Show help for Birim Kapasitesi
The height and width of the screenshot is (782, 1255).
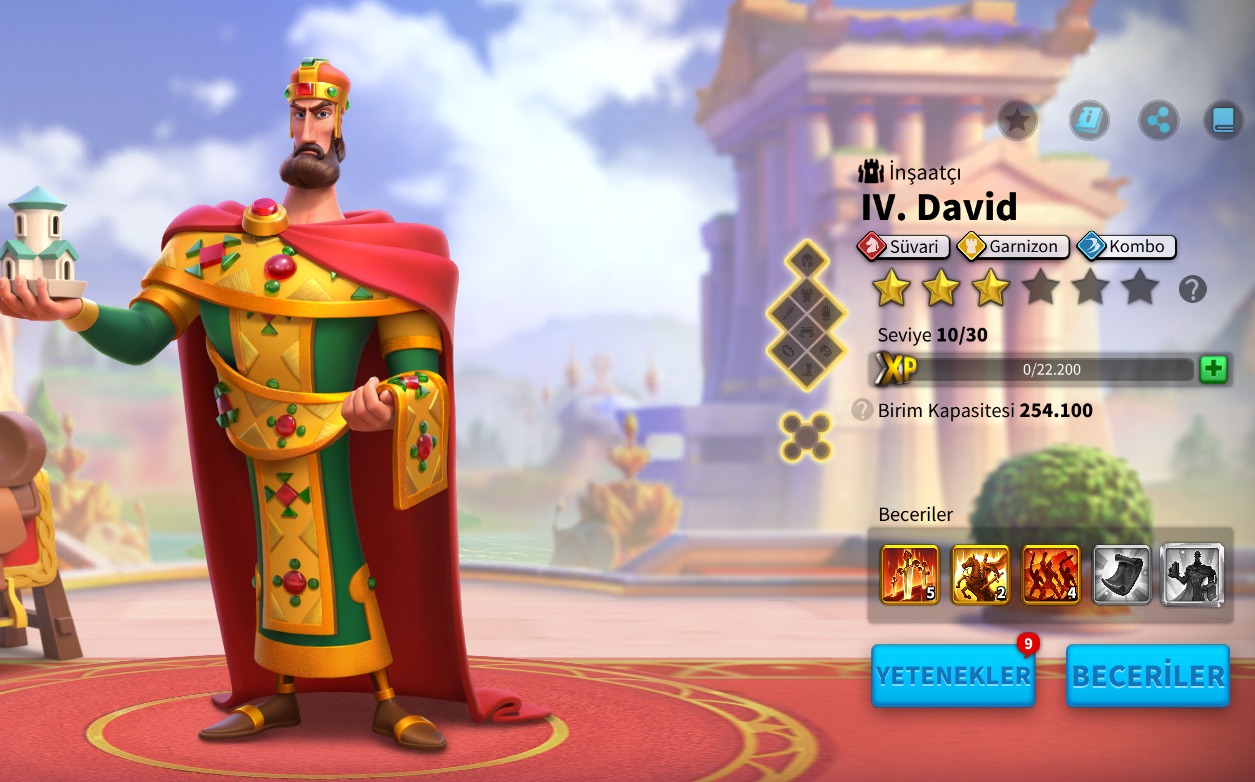click(862, 410)
